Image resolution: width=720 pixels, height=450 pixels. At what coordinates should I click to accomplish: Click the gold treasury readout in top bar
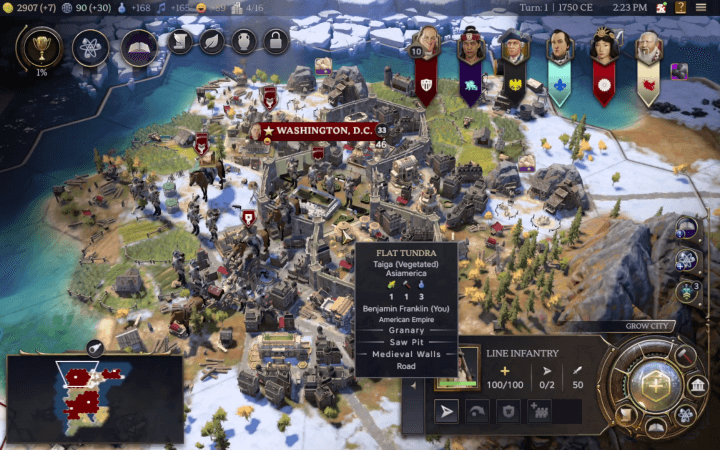pos(28,7)
